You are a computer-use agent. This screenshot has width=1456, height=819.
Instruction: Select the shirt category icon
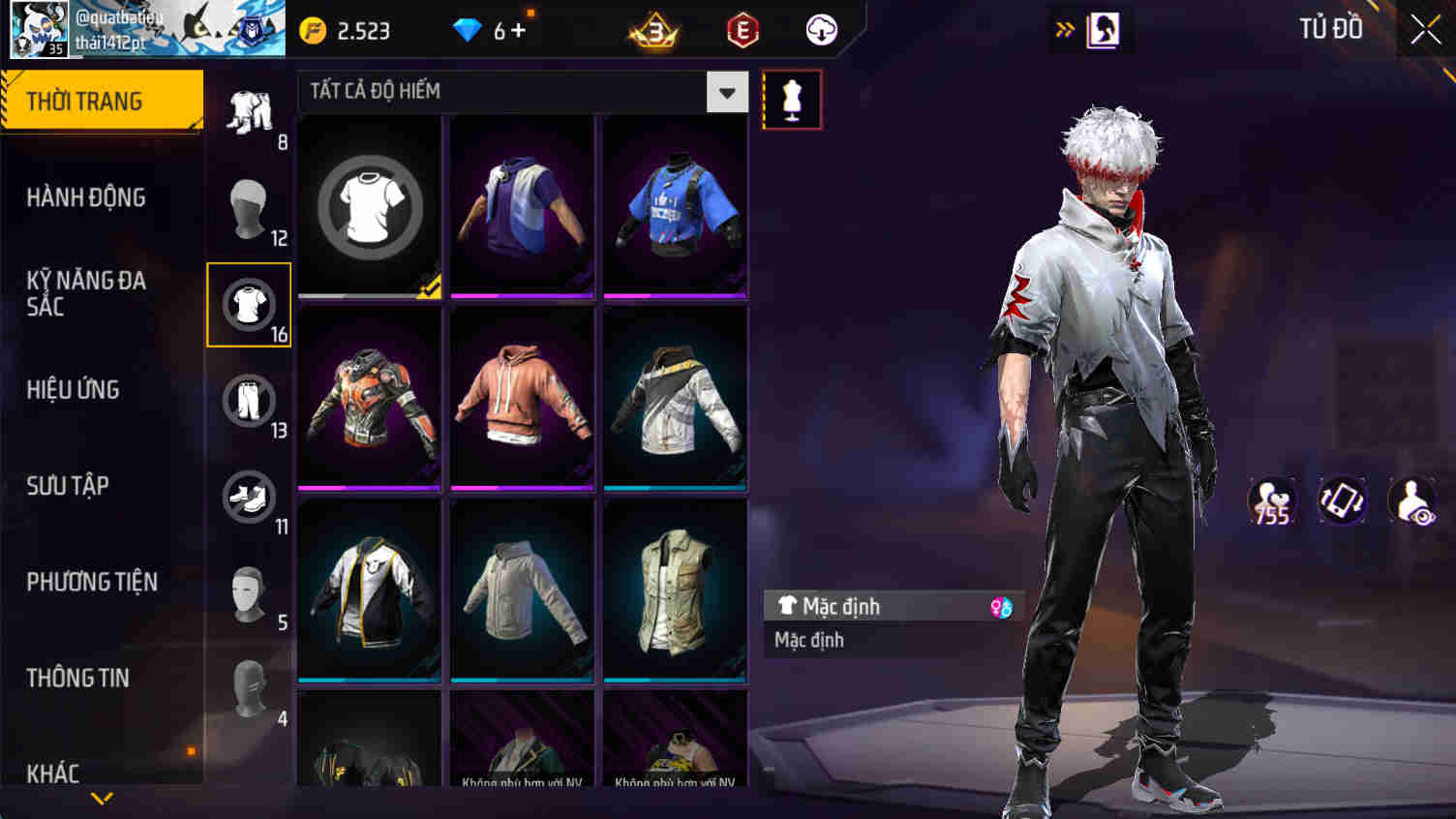pos(249,303)
